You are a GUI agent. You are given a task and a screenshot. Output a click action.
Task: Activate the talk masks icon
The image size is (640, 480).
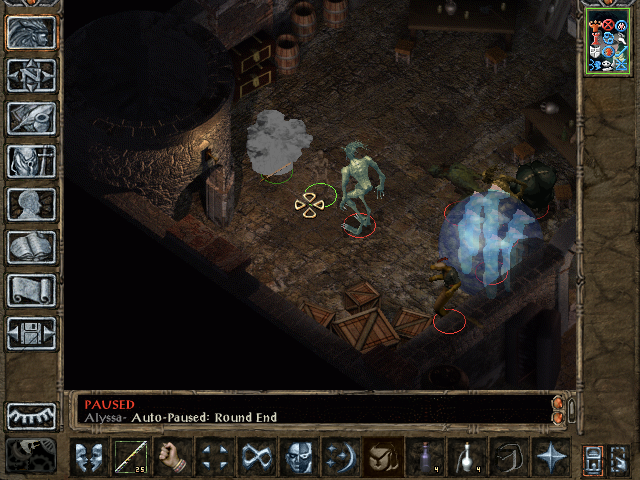tap(88, 457)
